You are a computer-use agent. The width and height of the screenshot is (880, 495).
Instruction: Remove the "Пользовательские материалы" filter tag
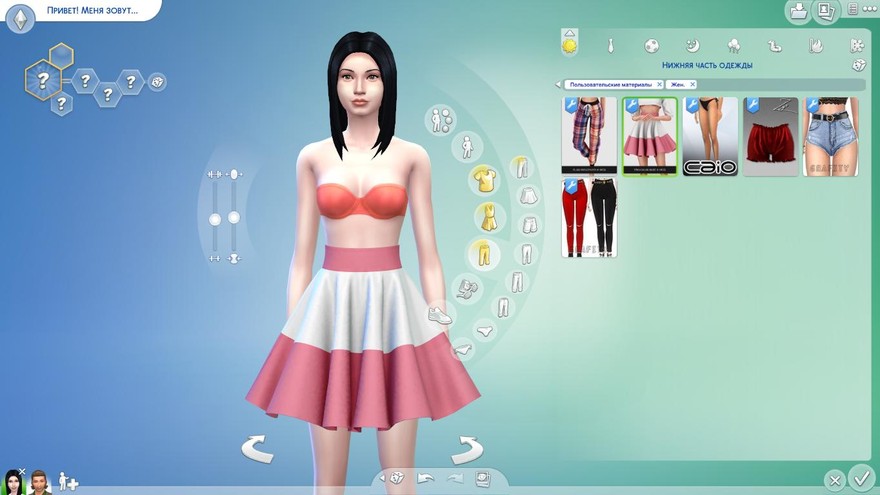658,85
